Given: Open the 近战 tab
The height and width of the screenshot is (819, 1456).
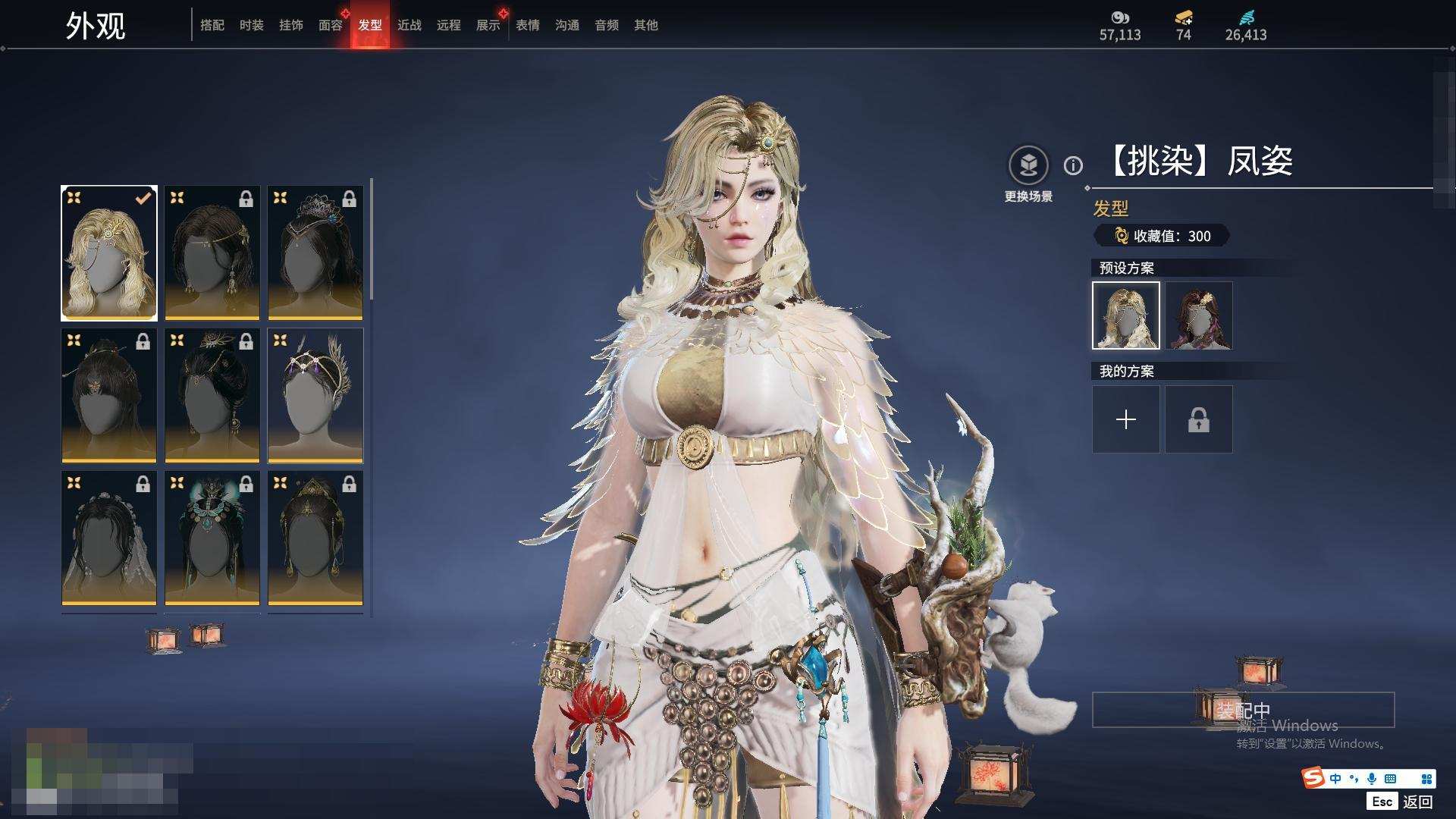Looking at the screenshot, I should [x=409, y=25].
